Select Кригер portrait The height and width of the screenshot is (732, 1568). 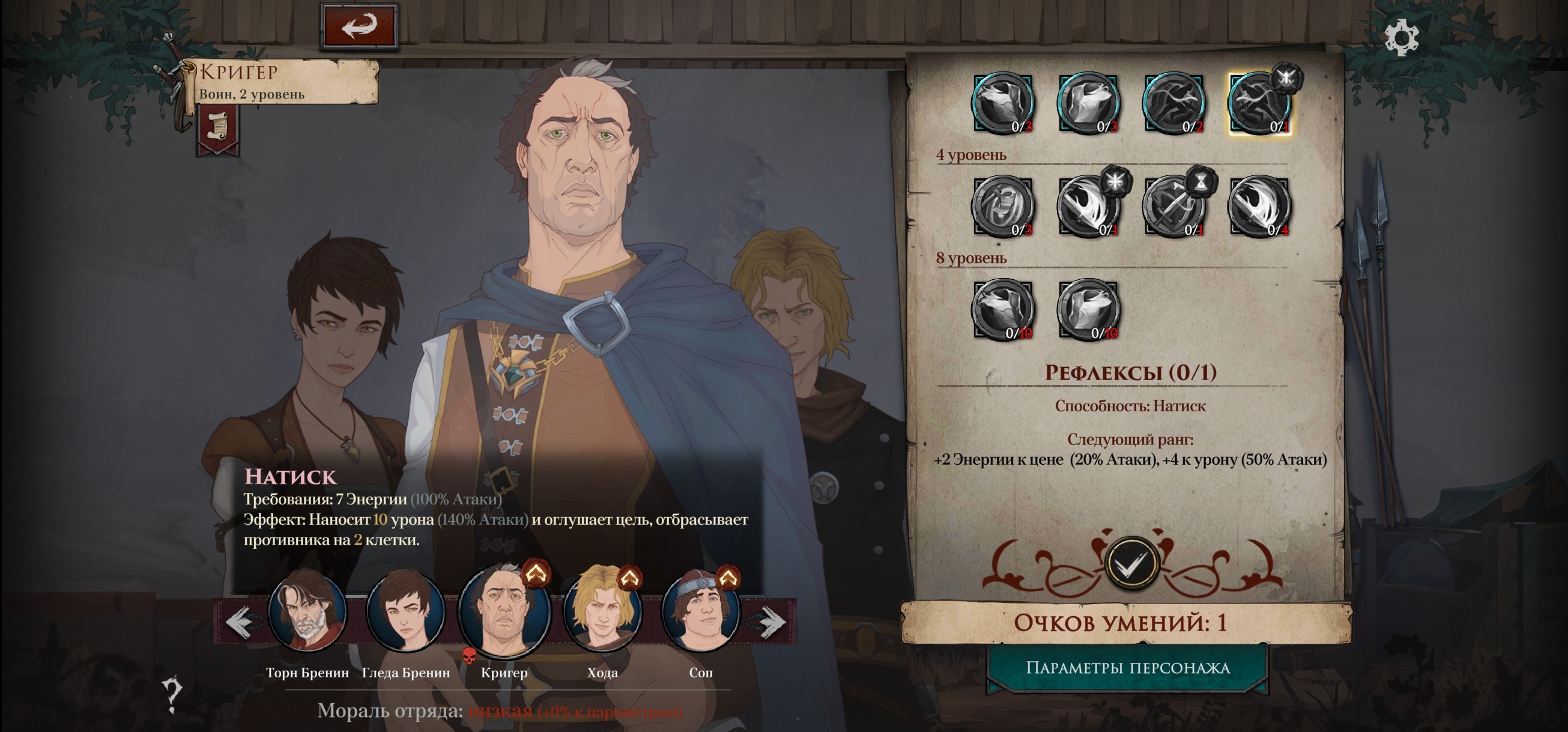pos(504,610)
